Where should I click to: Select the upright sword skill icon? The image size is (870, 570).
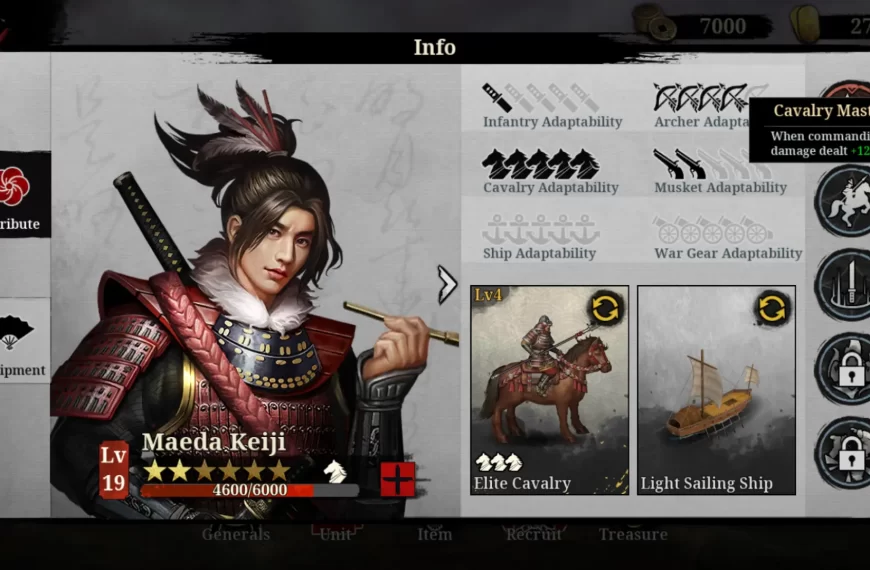point(844,284)
